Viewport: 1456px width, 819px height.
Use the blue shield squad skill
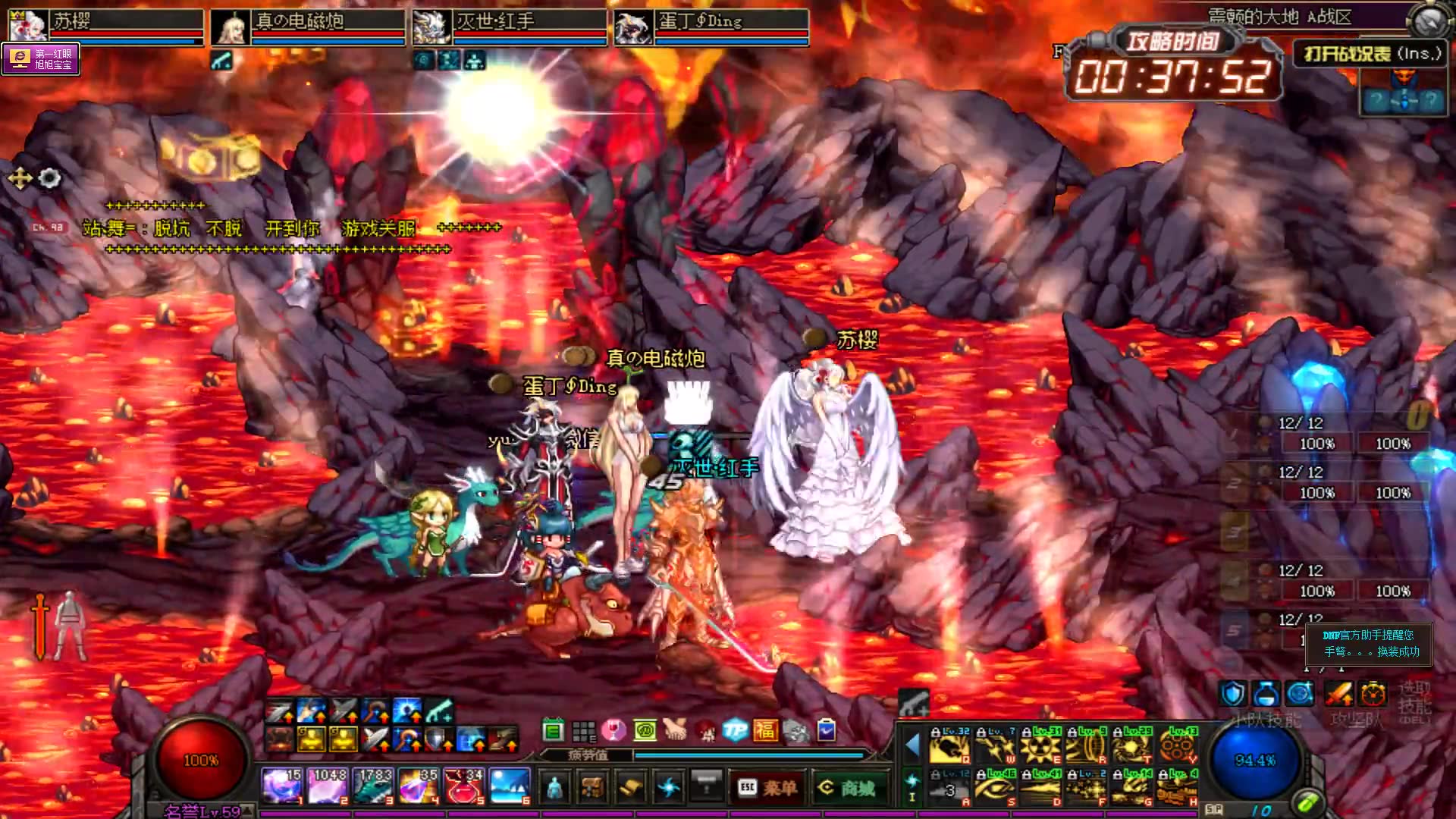click(1233, 694)
